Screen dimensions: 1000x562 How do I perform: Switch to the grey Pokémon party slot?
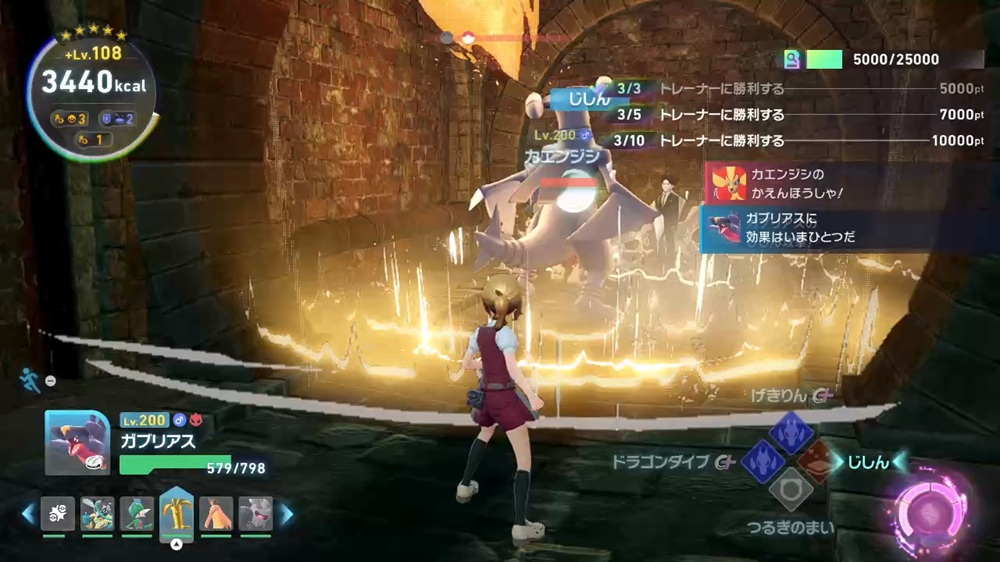click(x=255, y=513)
